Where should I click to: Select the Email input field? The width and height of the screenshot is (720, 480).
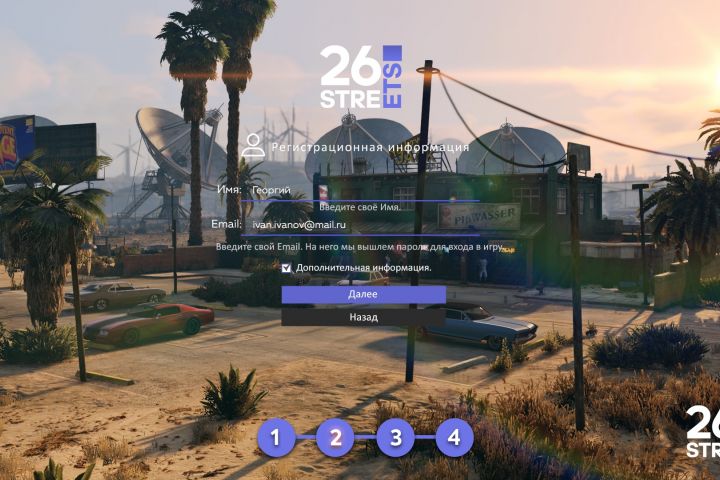pos(350,226)
